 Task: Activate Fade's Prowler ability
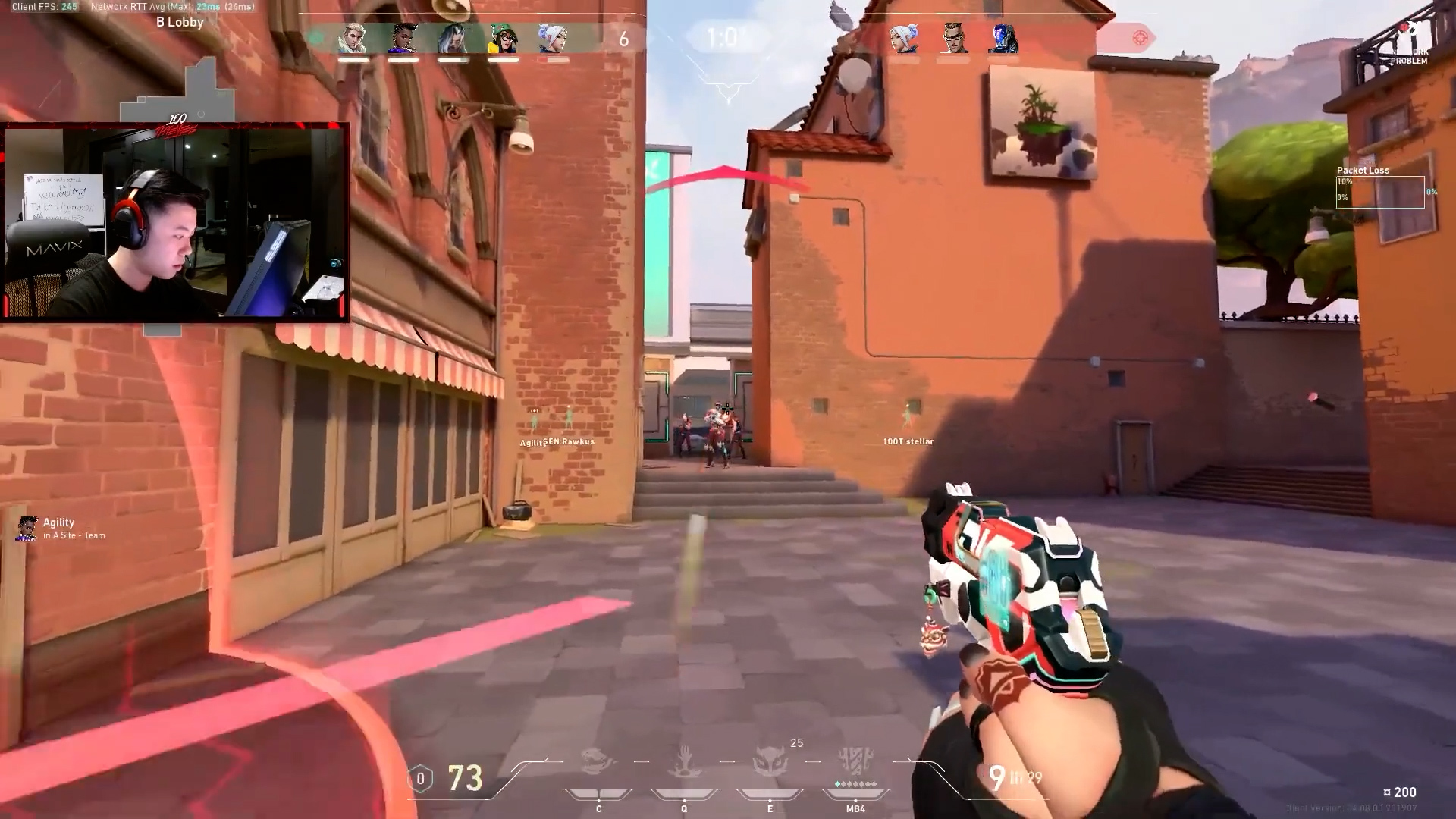point(598,762)
